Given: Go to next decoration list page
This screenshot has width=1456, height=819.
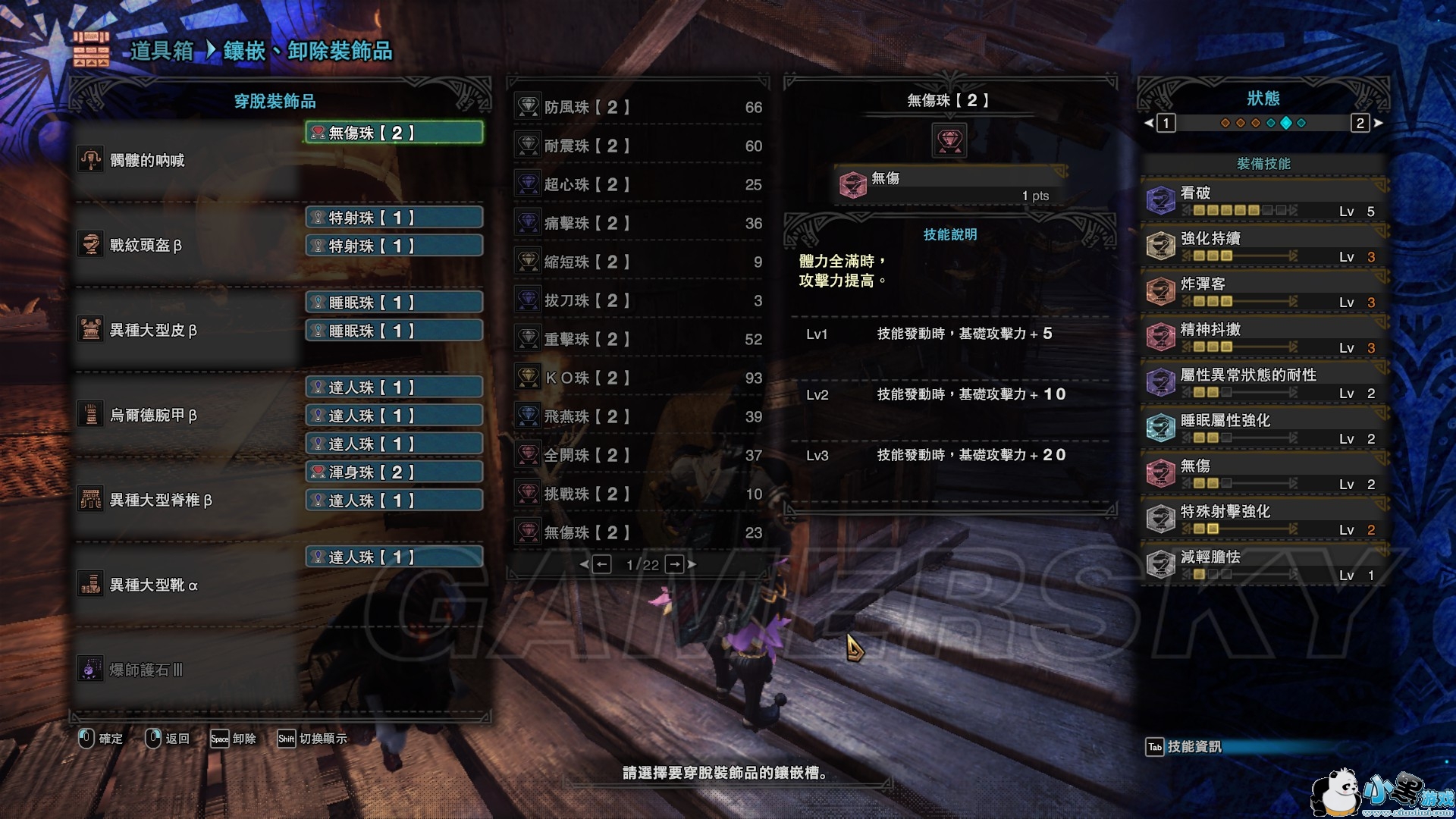Looking at the screenshot, I should [675, 564].
